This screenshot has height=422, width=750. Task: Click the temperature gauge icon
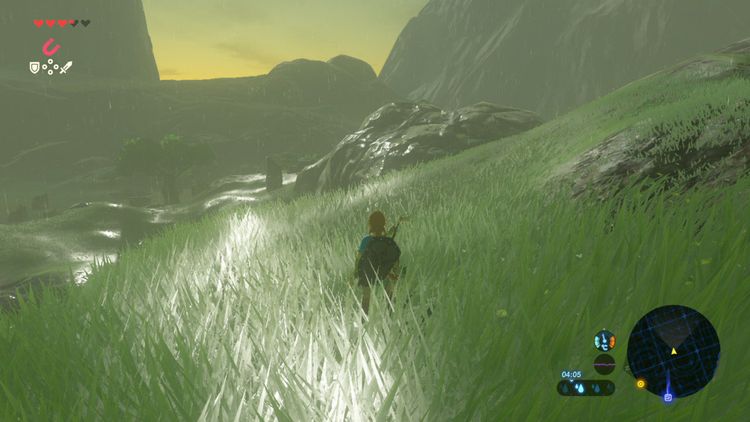coord(604,341)
